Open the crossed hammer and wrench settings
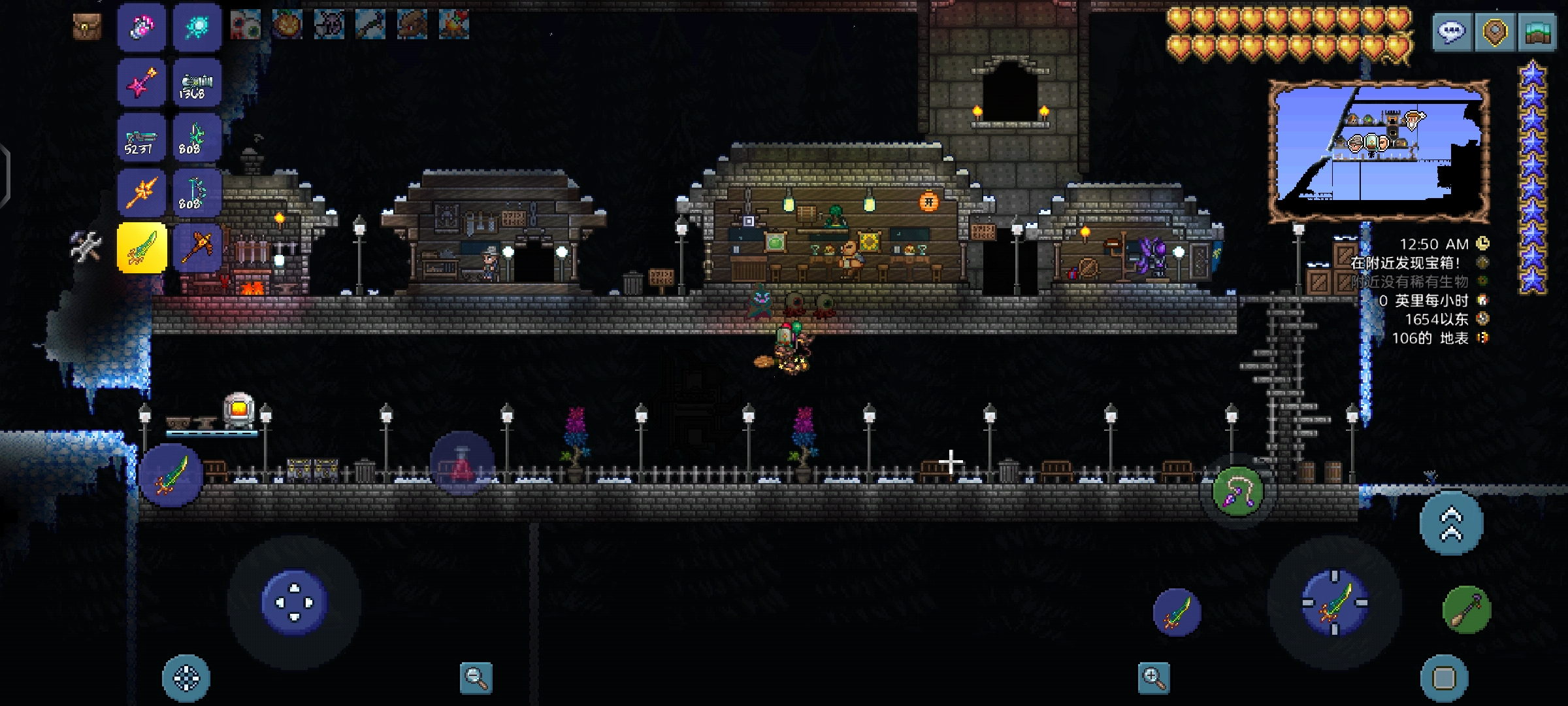1568x706 pixels. [86, 247]
